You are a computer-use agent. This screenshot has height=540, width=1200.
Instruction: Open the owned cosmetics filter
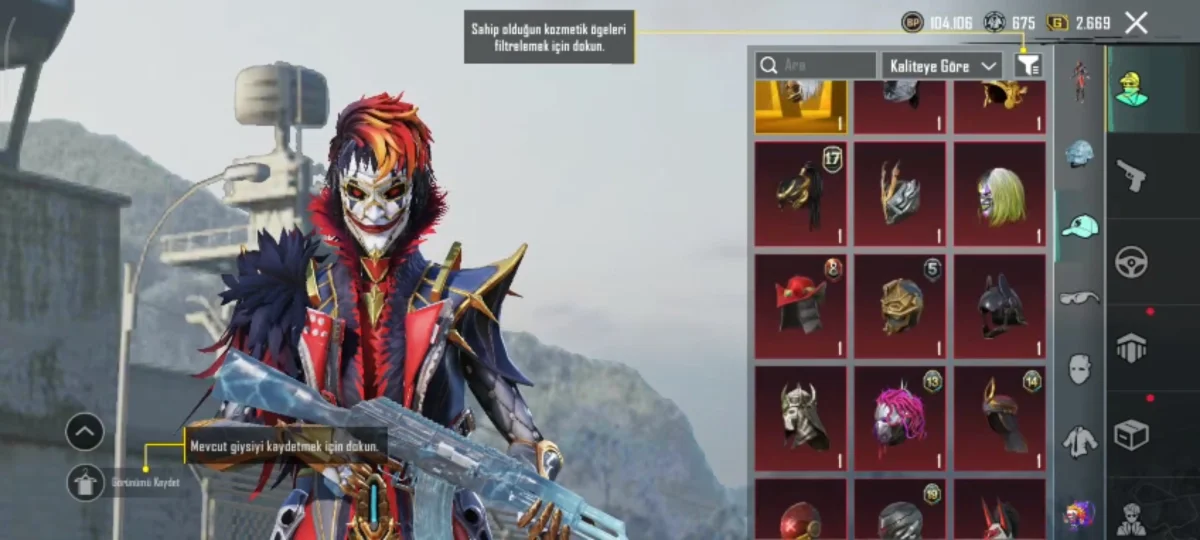click(1028, 66)
